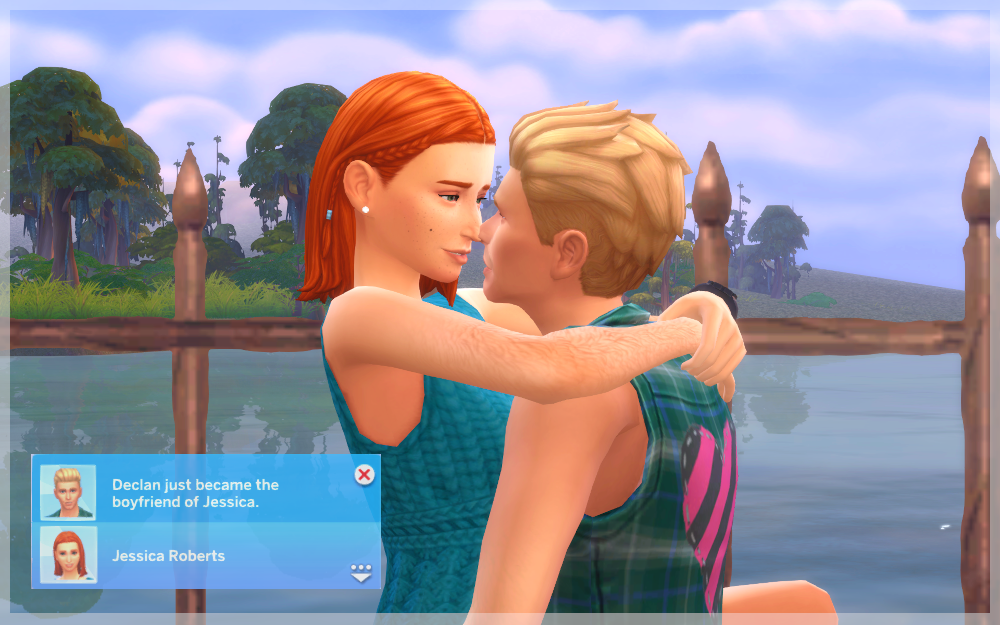This screenshot has height=625, width=1000.
Task: Click Declan's portrait in the notification
Action: (68, 491)
